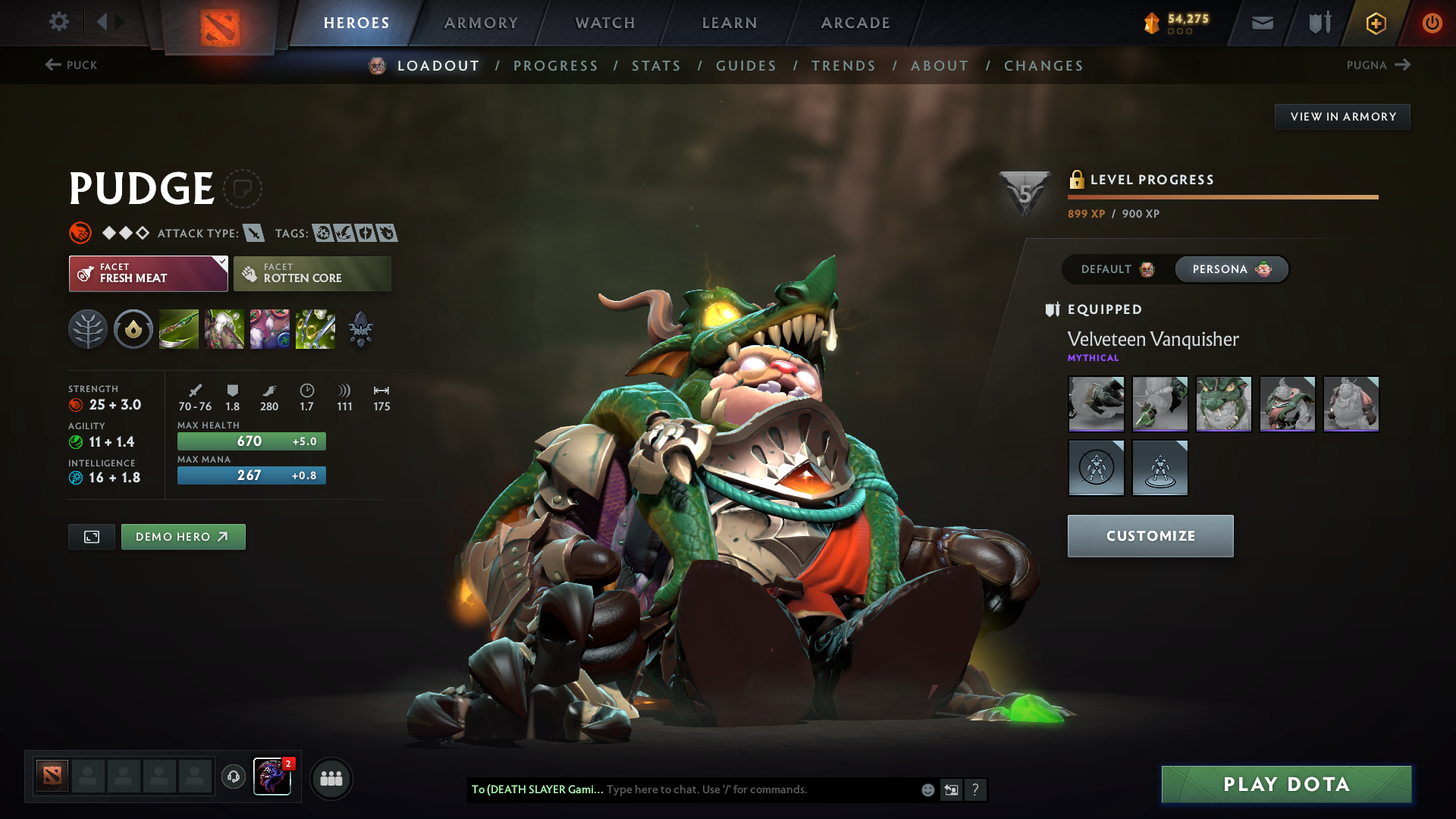Click the circular innate ability icon

(x=133, y=329)
